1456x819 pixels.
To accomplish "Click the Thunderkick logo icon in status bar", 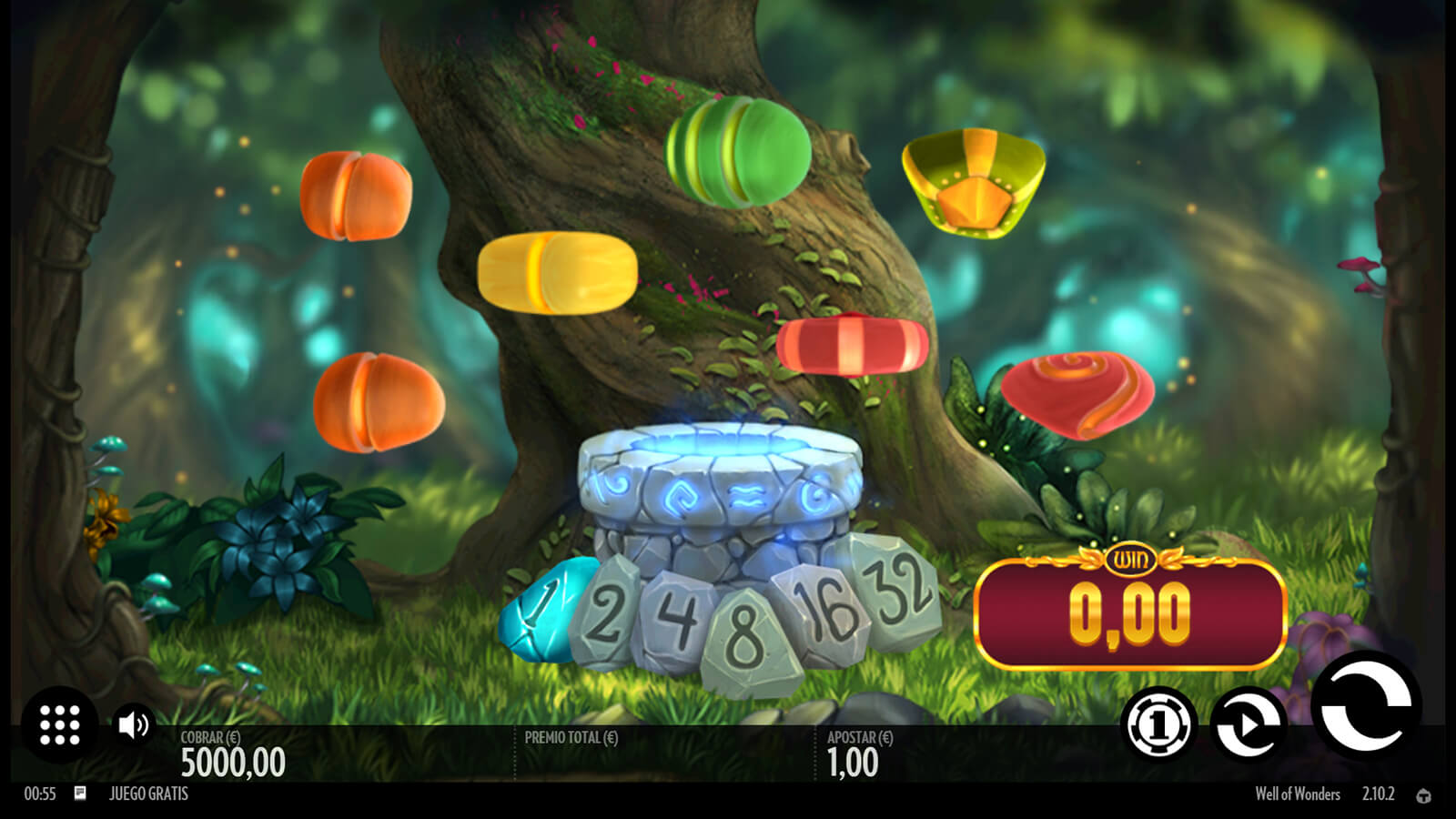I will 1424,795.
